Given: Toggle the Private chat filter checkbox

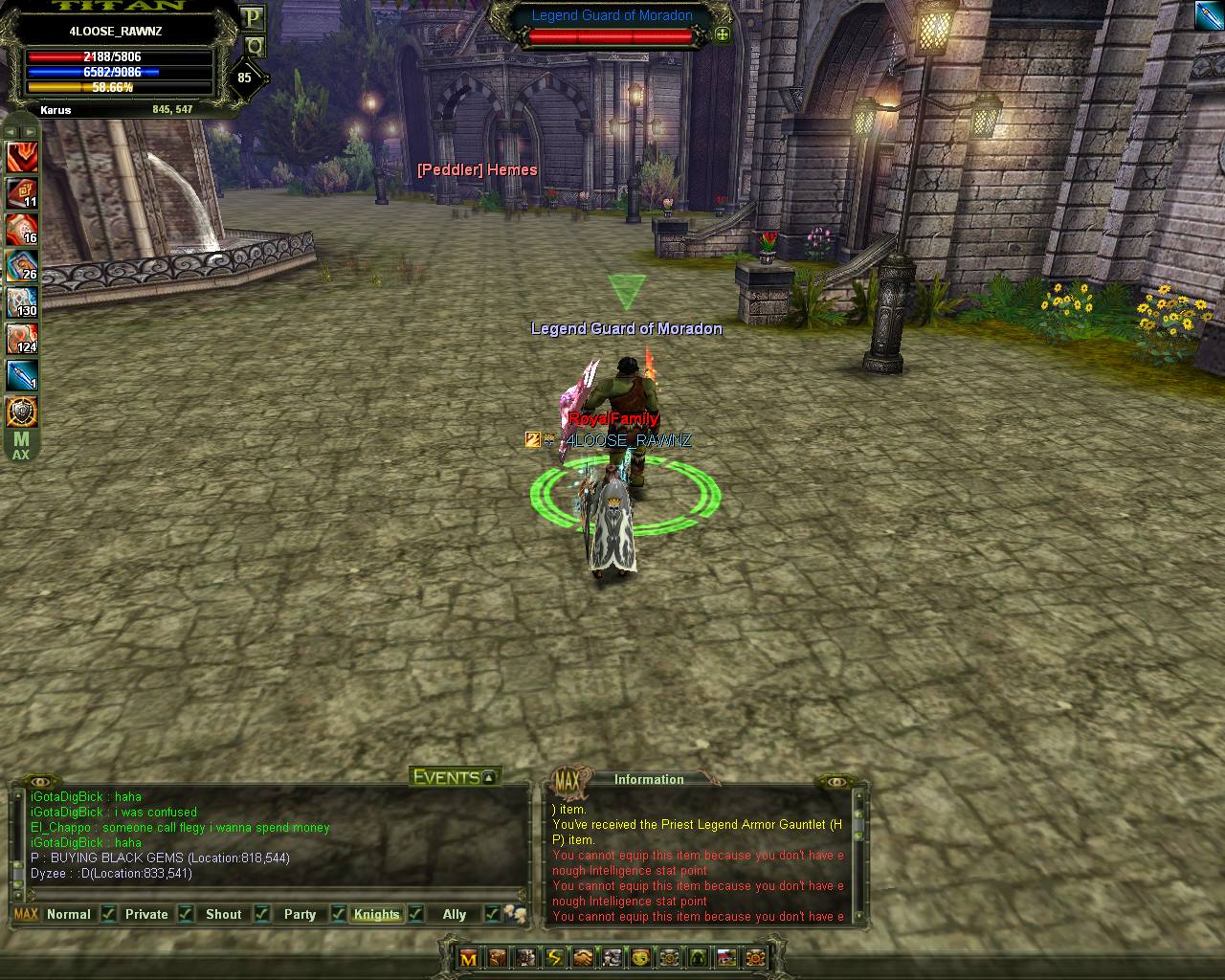Looking at the screenshot, I should [x=186, y=914].
